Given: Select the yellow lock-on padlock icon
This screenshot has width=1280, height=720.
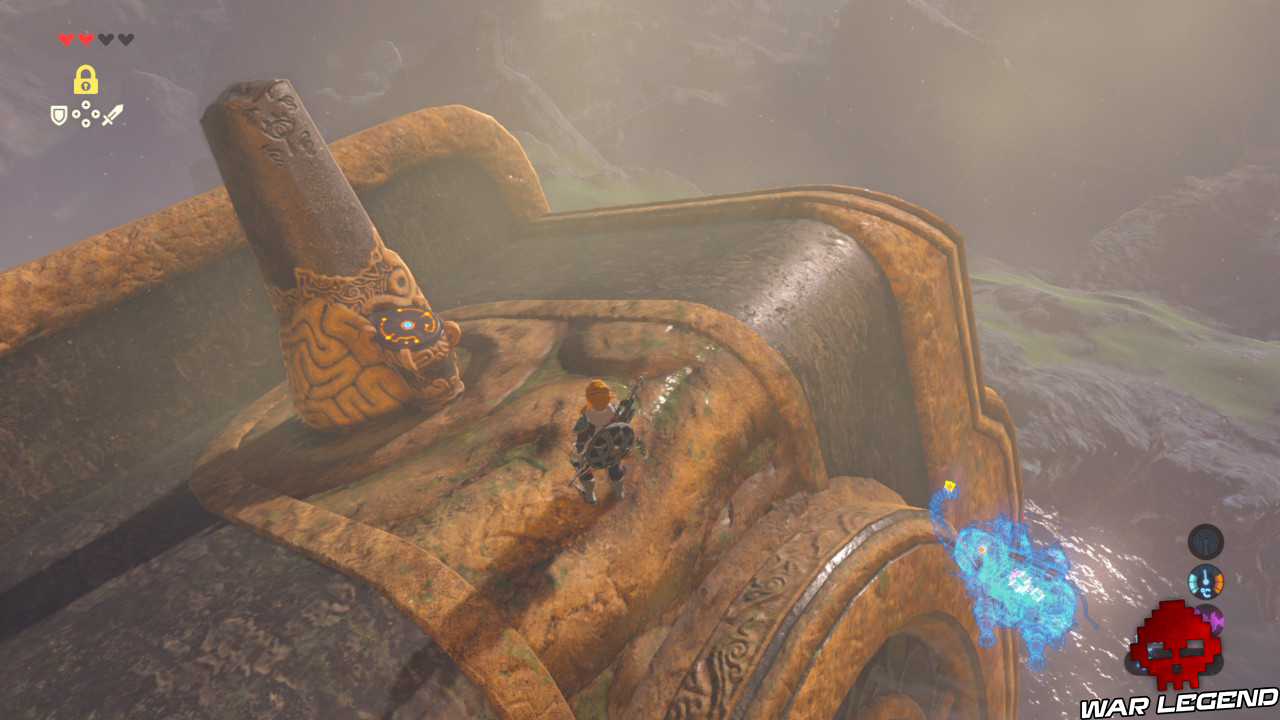Looking at the screenshot, I should (86, 79).
